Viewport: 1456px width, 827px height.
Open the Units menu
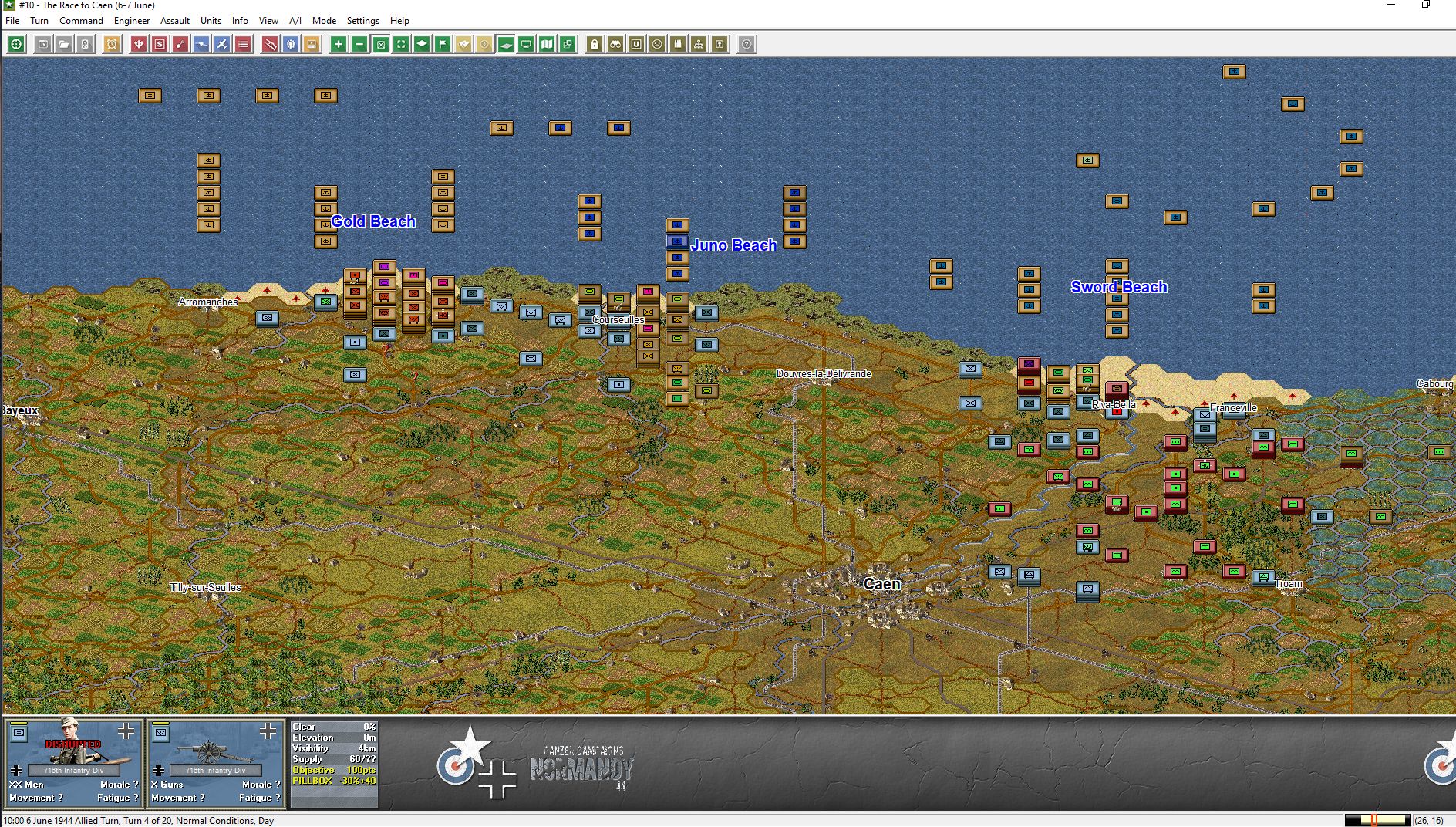pyautogui.click(x=210, y=21)
